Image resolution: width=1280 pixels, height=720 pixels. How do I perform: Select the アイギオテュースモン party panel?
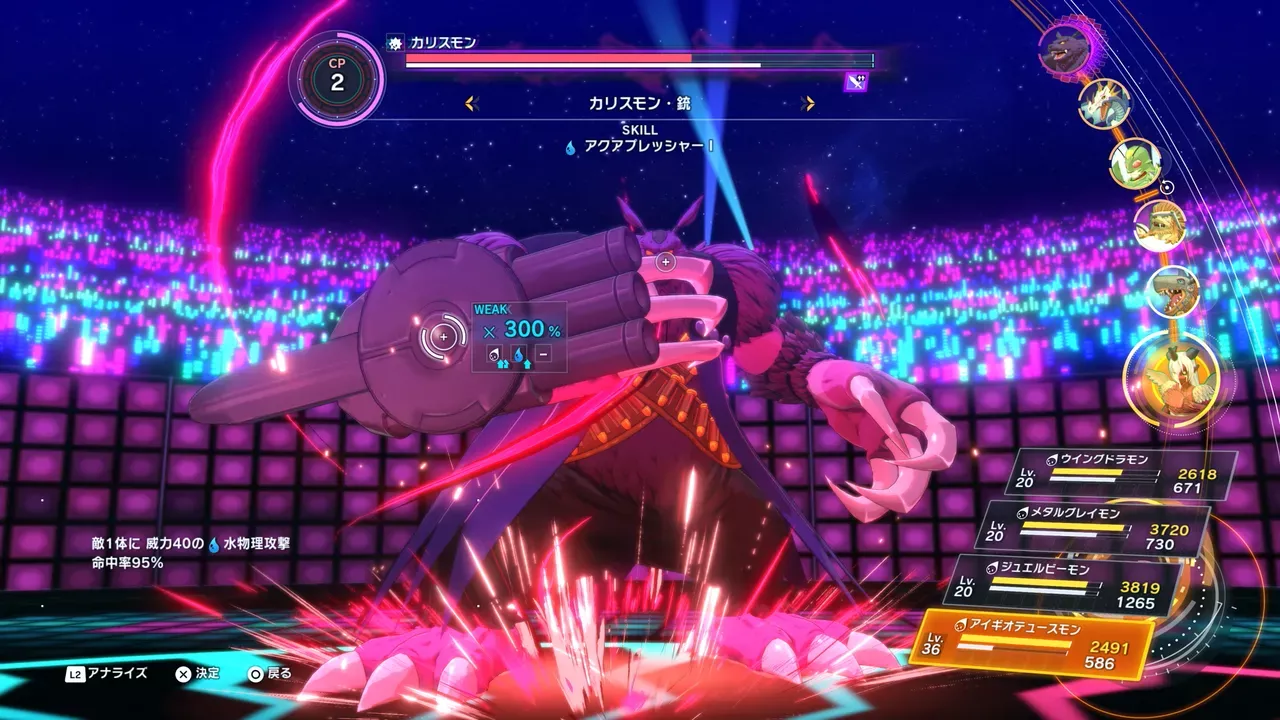[1034, 641]
